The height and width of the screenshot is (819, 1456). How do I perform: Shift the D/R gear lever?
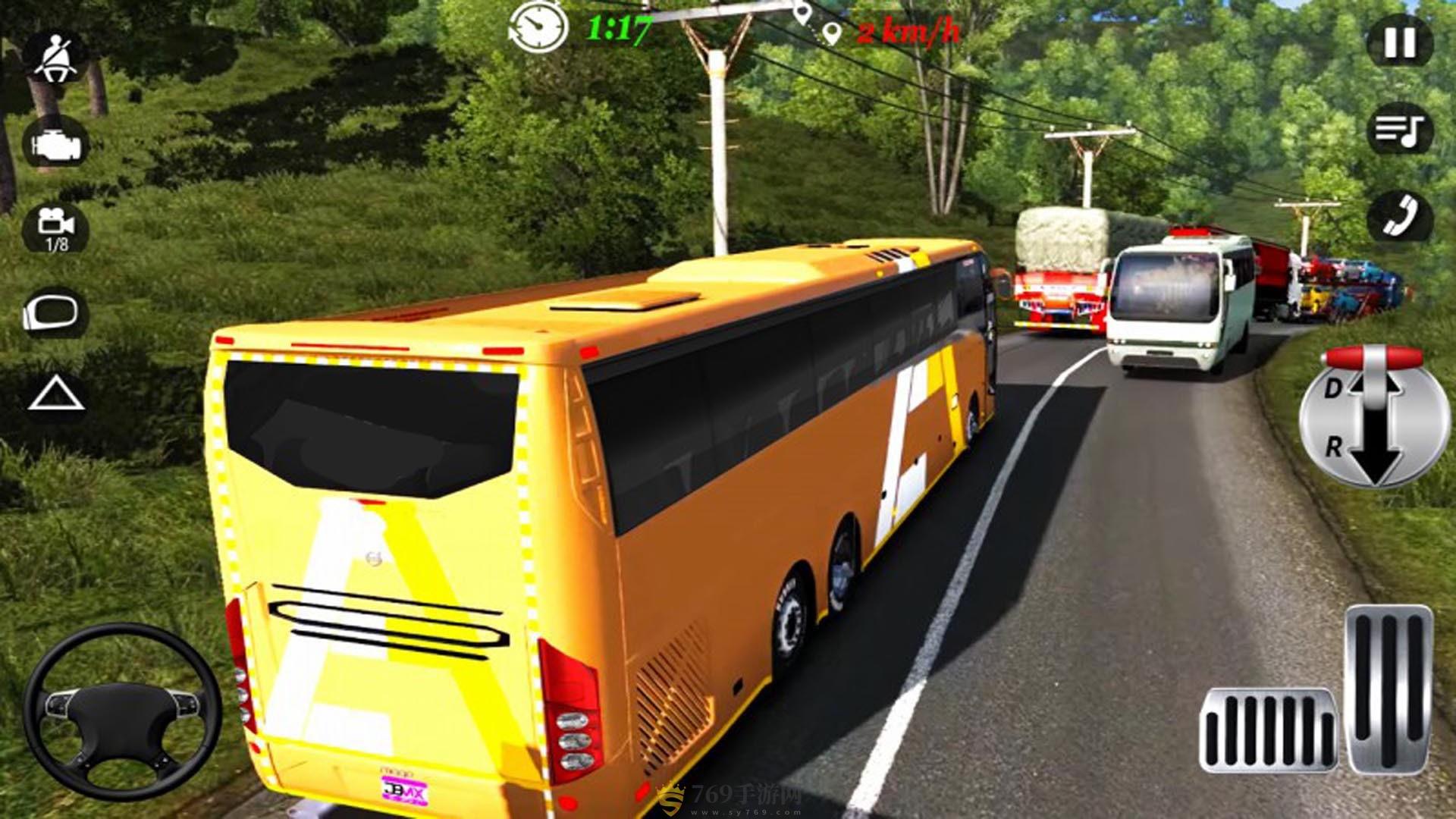pyautogui.click(x=1374, y=417)
